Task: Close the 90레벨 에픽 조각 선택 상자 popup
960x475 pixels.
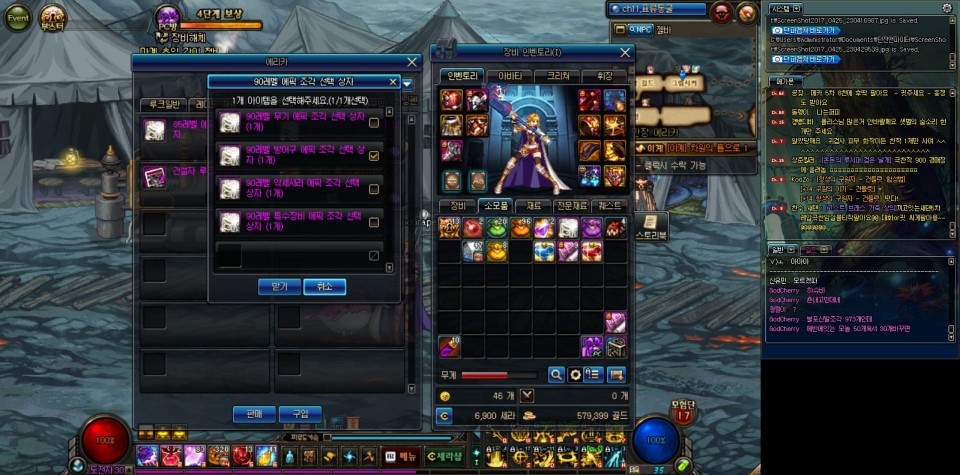Action: [393, 82]
